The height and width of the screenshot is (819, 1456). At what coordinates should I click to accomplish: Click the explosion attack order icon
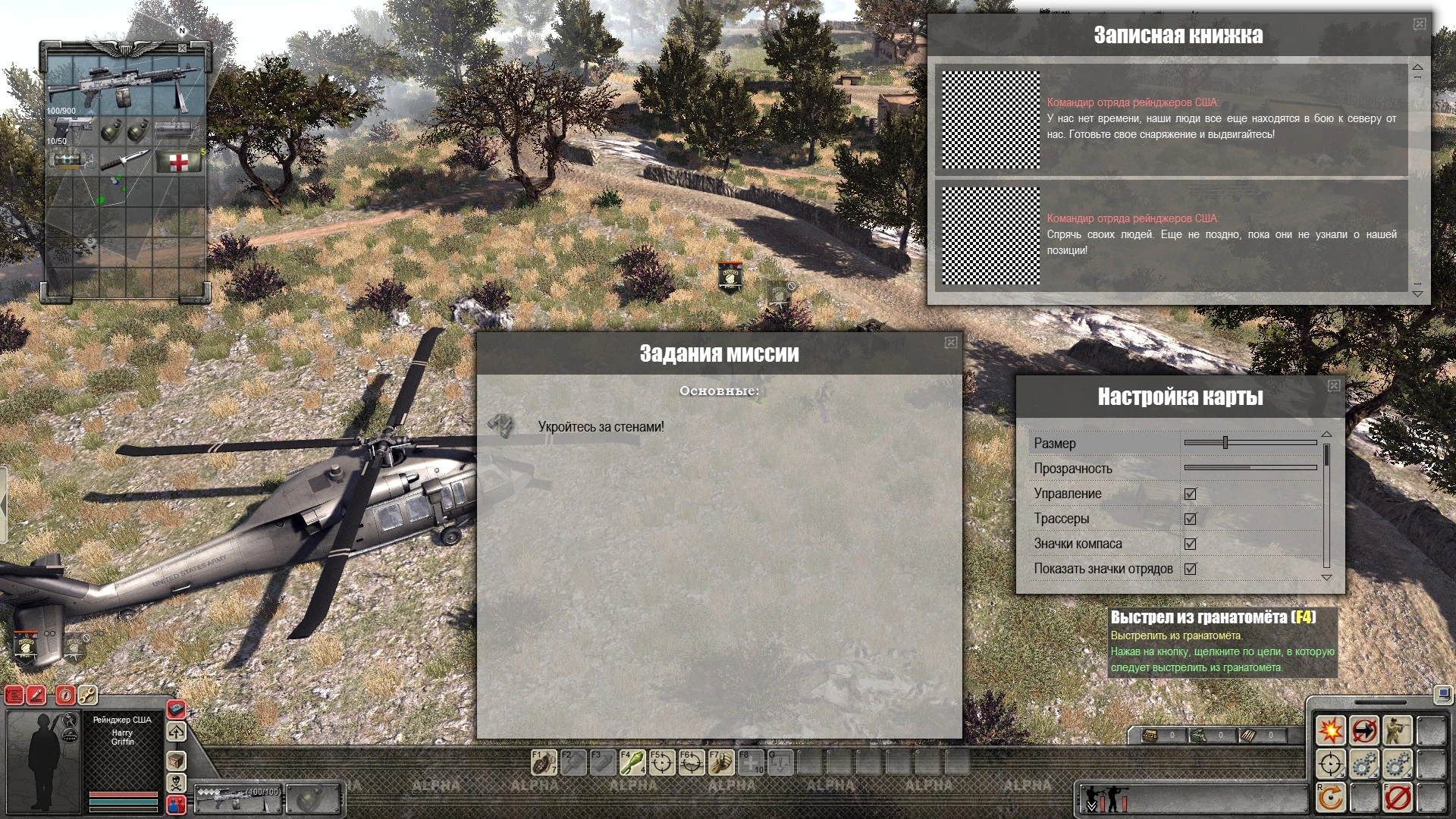(x=1331, y=730)
